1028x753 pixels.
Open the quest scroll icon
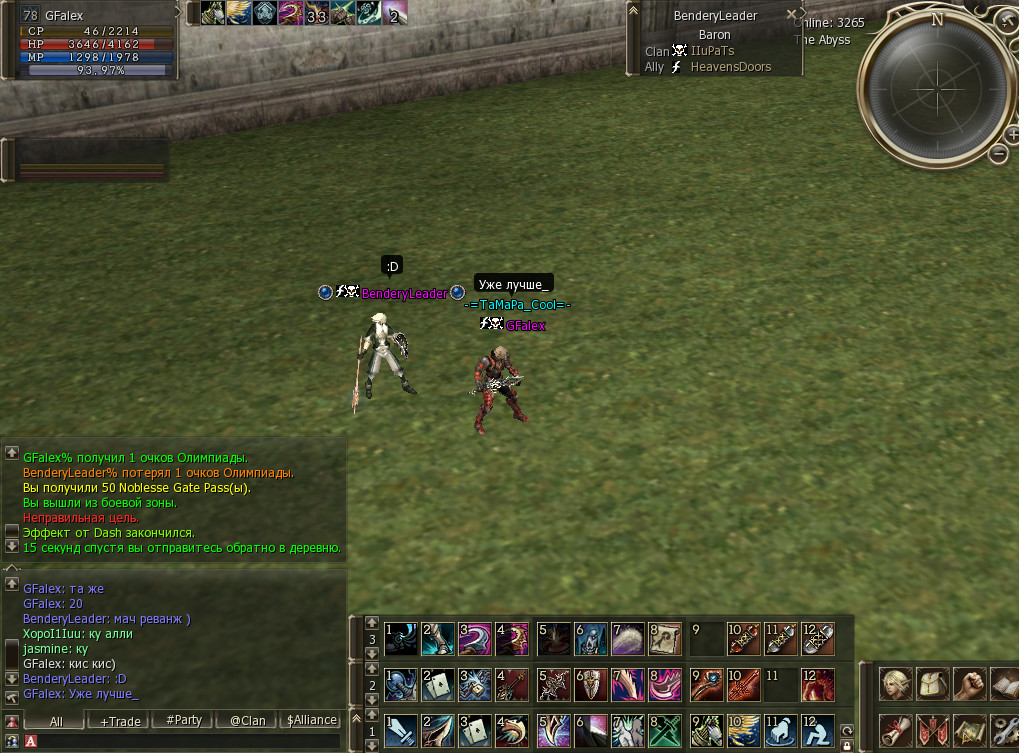click(x=894, y=729)
